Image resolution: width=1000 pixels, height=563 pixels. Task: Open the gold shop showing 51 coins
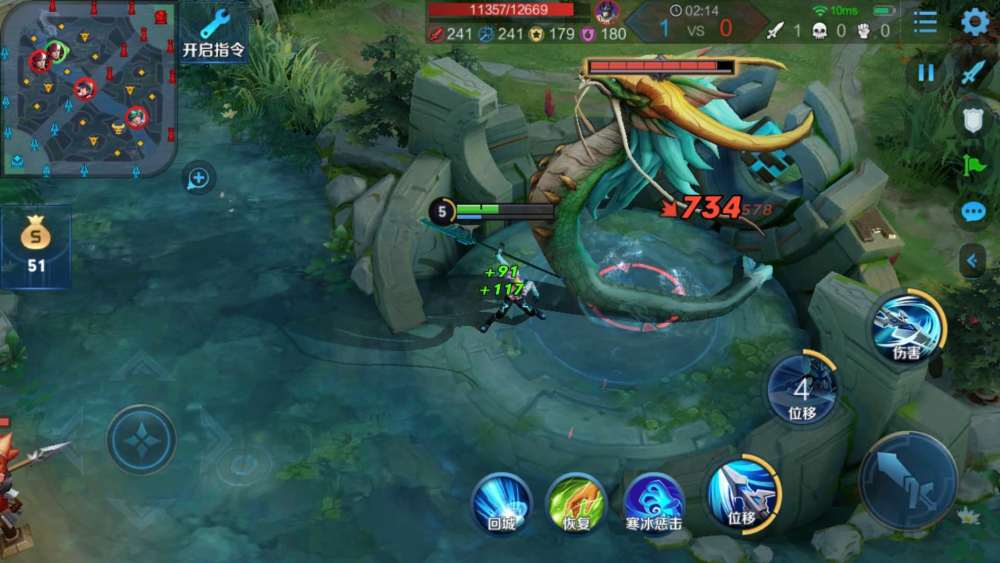36,245
